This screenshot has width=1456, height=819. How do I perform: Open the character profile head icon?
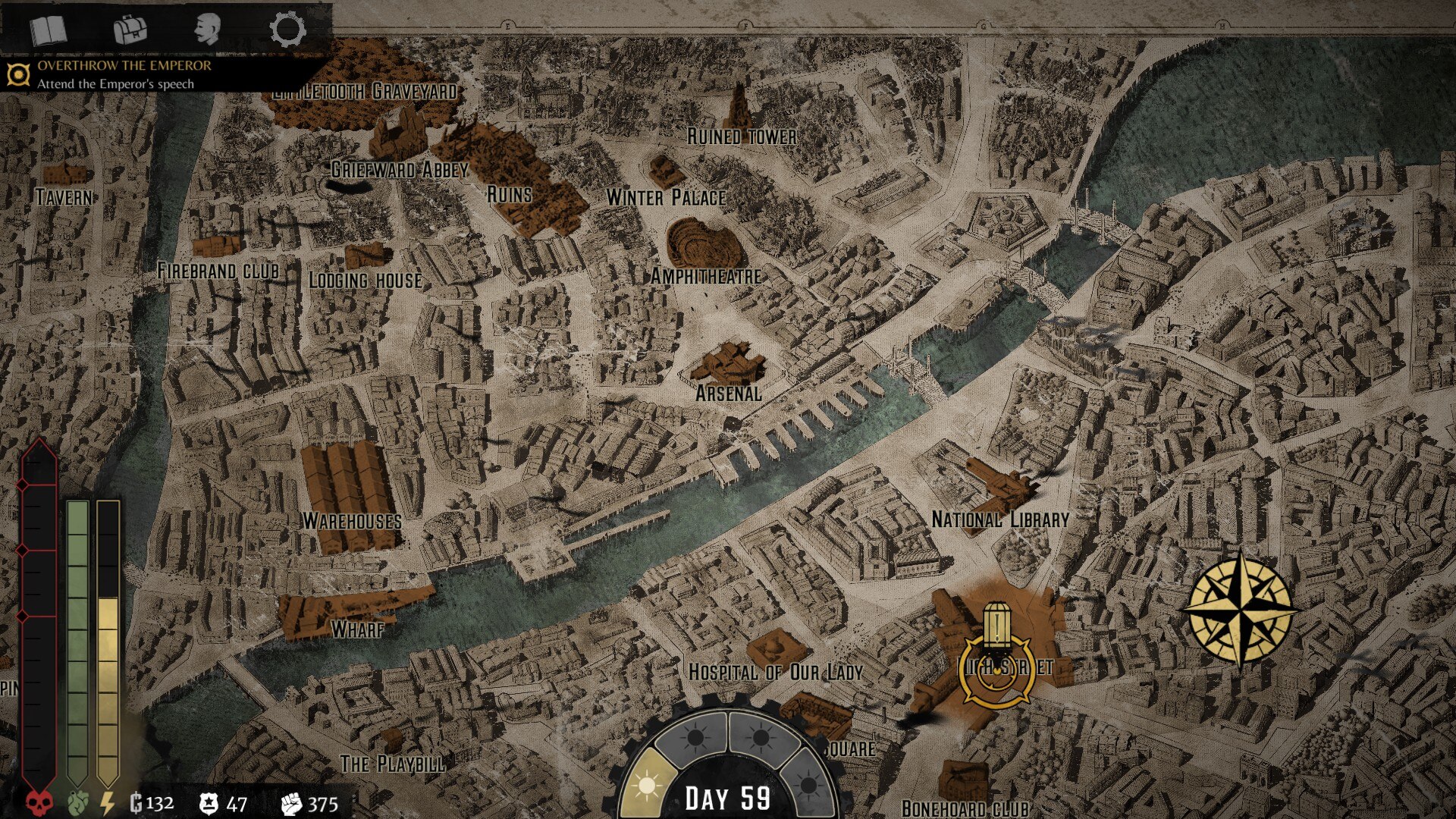click(206, 30)
